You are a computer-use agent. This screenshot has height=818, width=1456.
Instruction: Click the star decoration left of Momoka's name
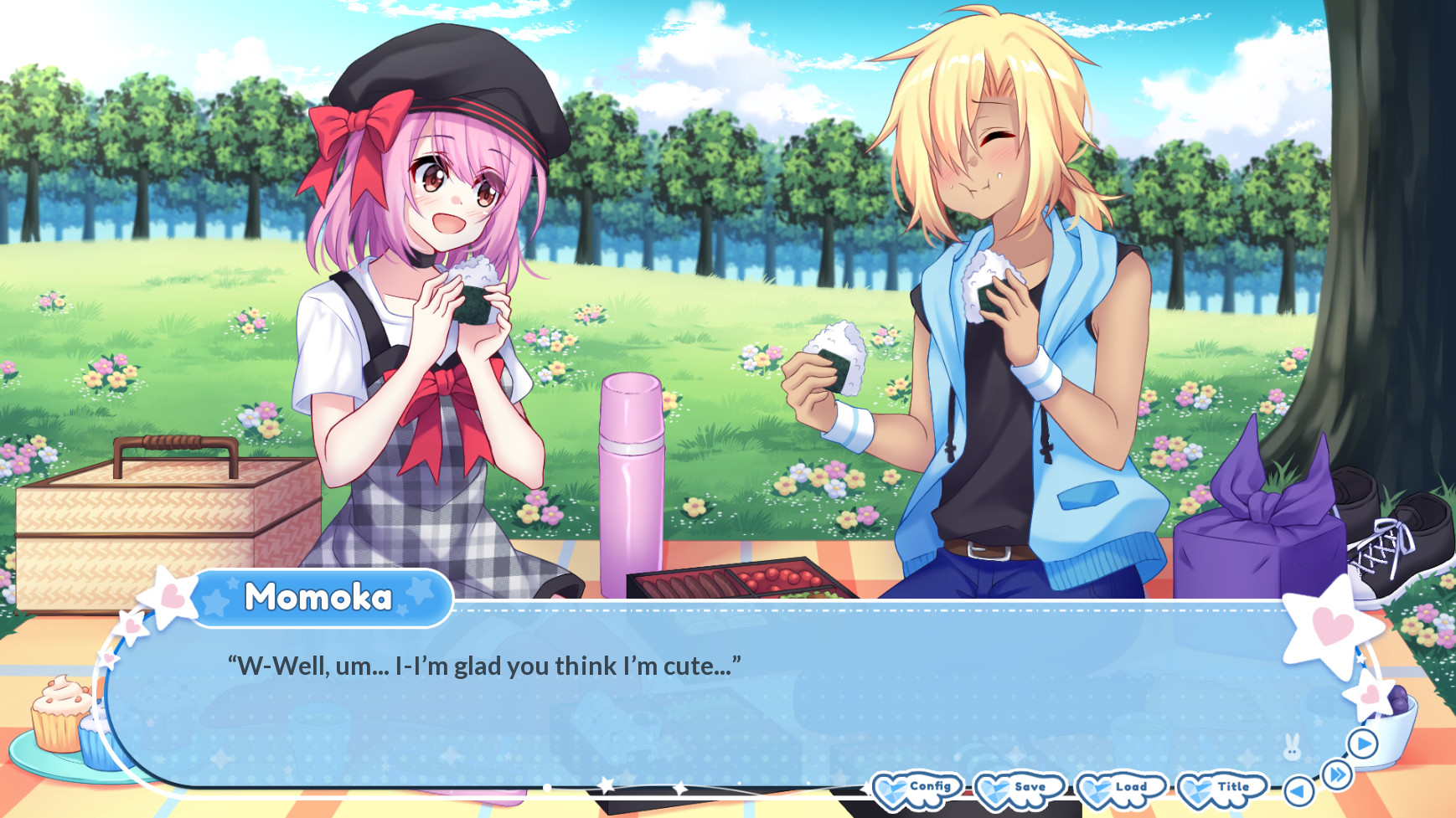pos(167,596)
